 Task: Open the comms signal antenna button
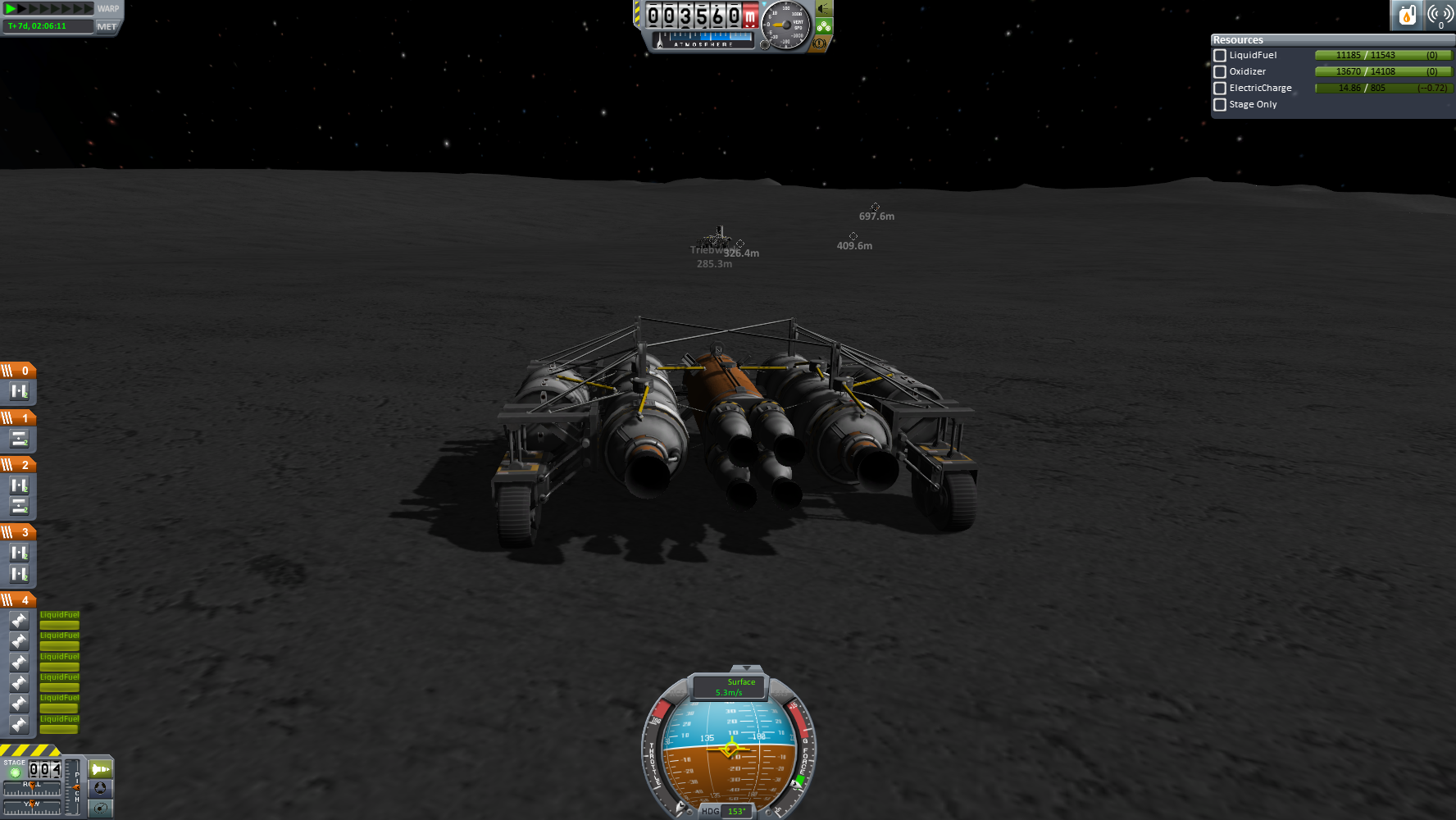tap(1440, 15)
